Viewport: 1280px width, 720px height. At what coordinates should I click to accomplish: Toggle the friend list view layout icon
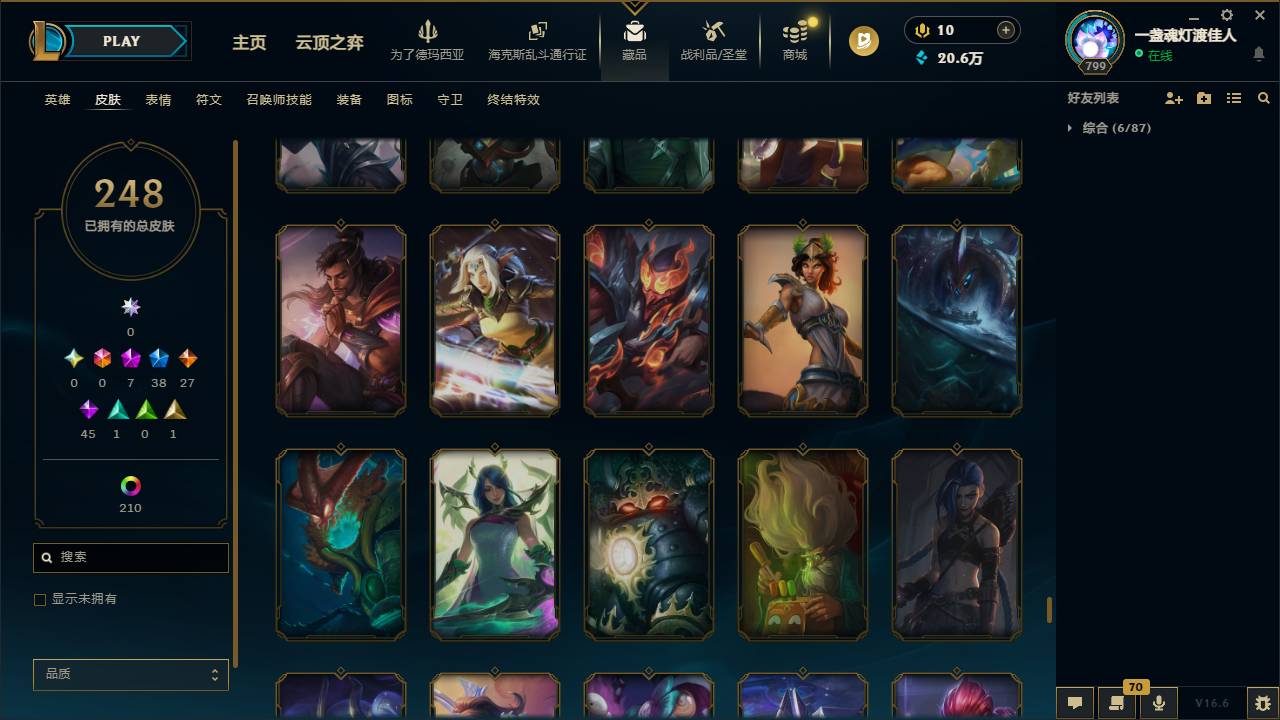(x=1233, y=97)
